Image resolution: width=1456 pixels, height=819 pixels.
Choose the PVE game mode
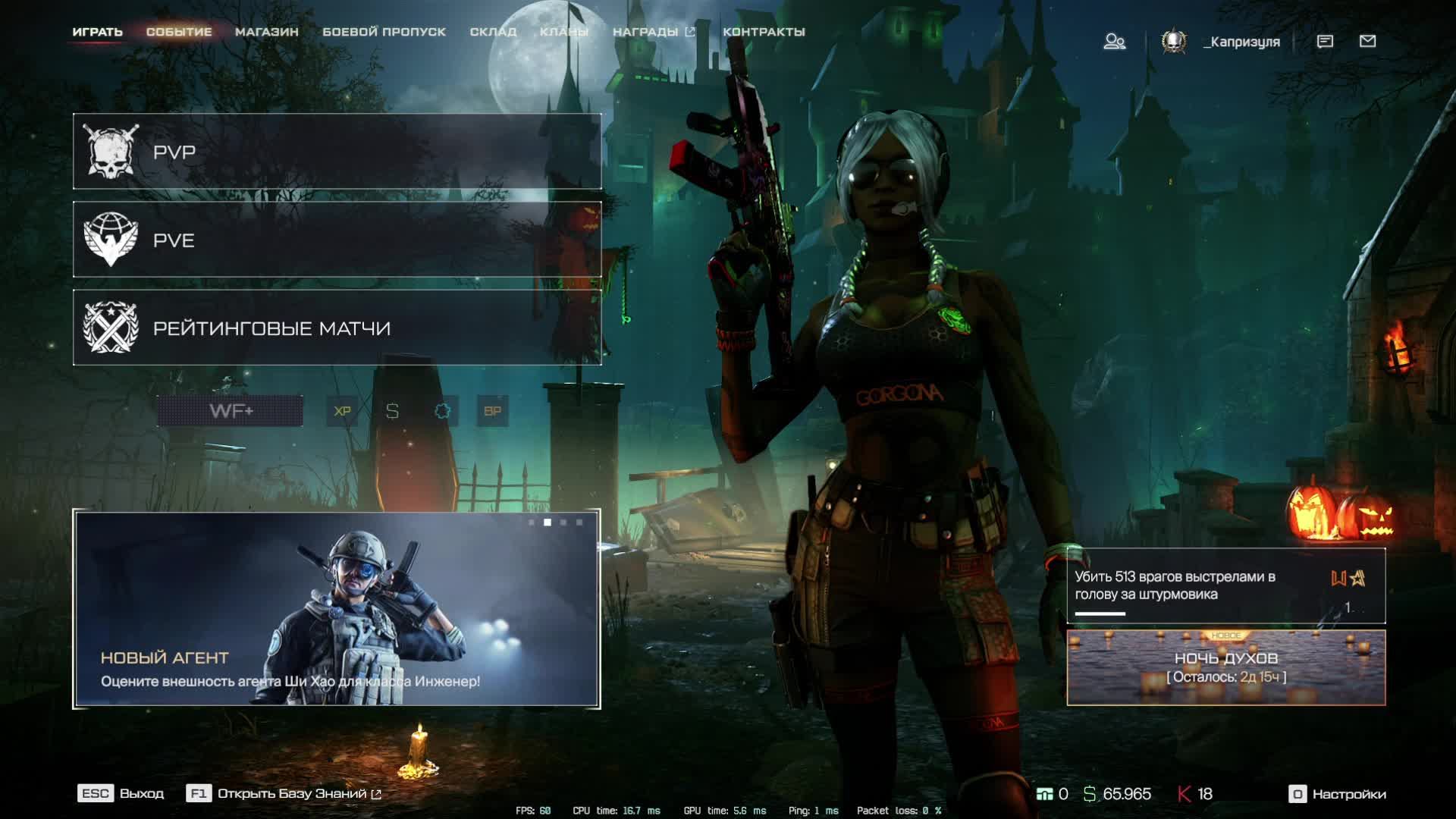pos(337,240)
